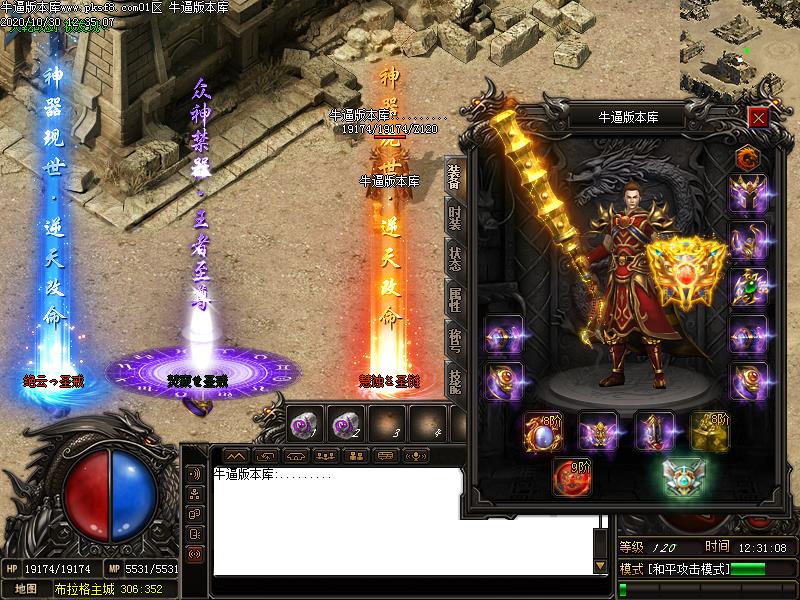Select the golden 8阶 item slot
The width and height of the screenshot is (800, 600).
(709, 431)
